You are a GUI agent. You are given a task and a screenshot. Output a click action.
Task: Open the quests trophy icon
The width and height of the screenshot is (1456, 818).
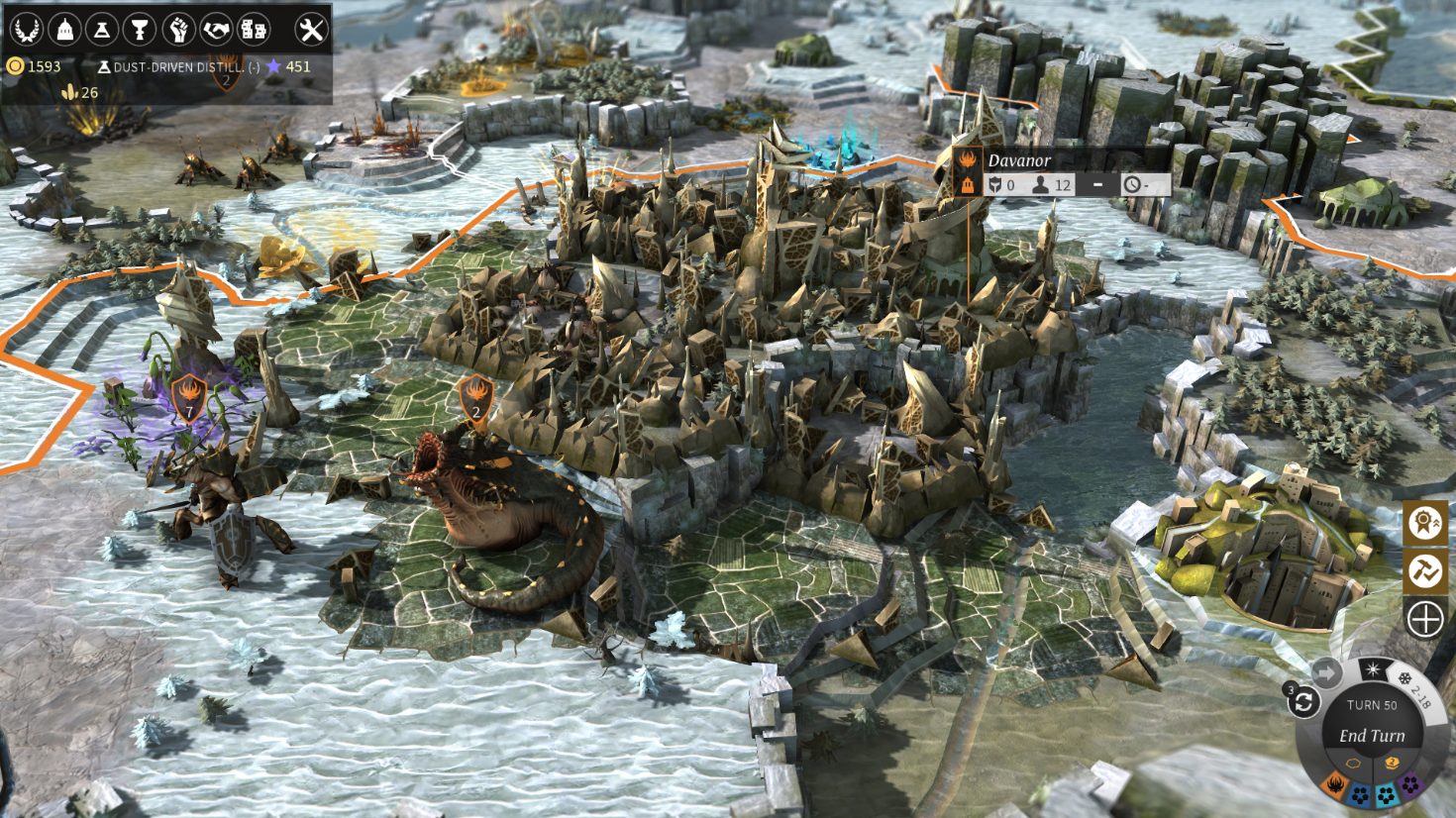[x=139, y=29]
